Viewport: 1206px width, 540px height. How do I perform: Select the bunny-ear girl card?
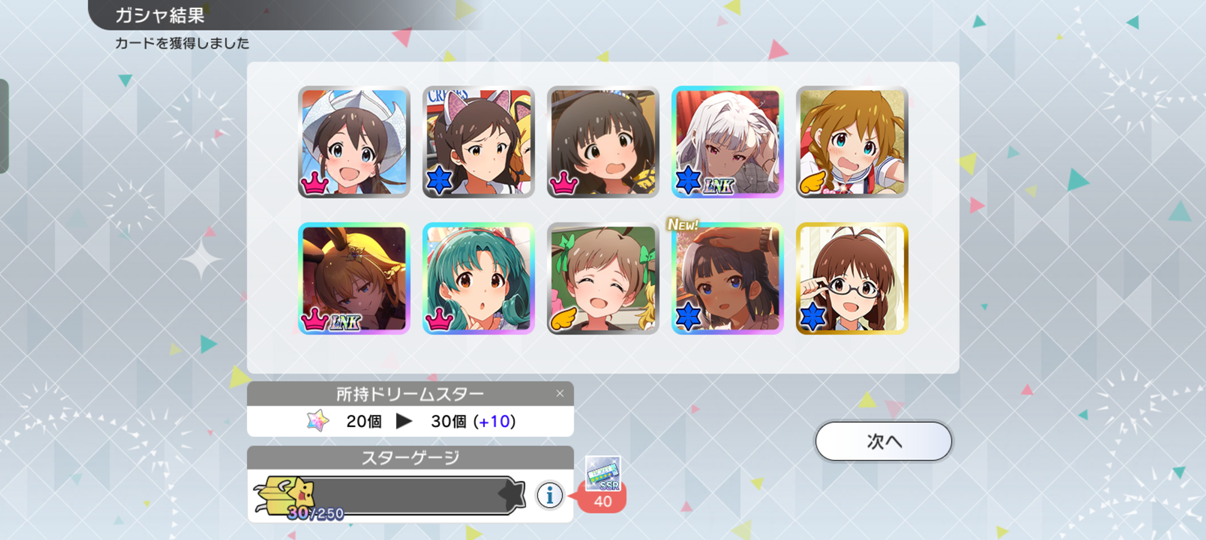coord(354,278)
